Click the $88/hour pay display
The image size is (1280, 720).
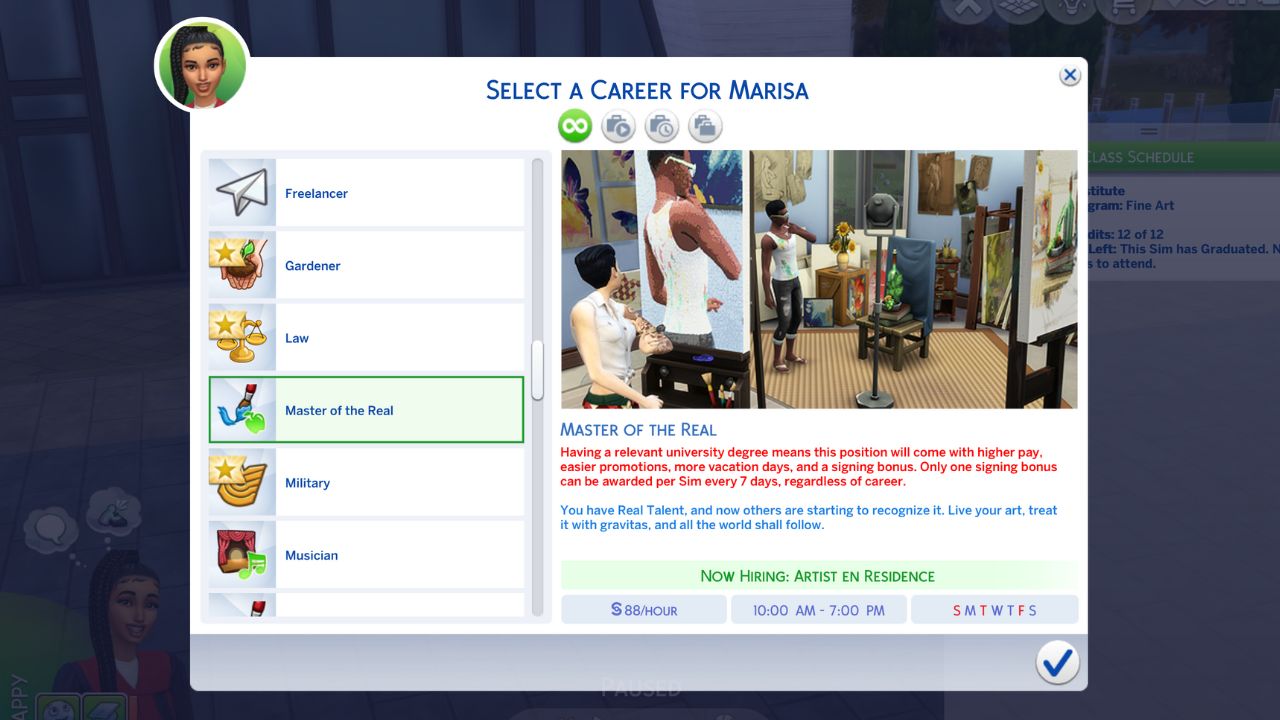642,608
